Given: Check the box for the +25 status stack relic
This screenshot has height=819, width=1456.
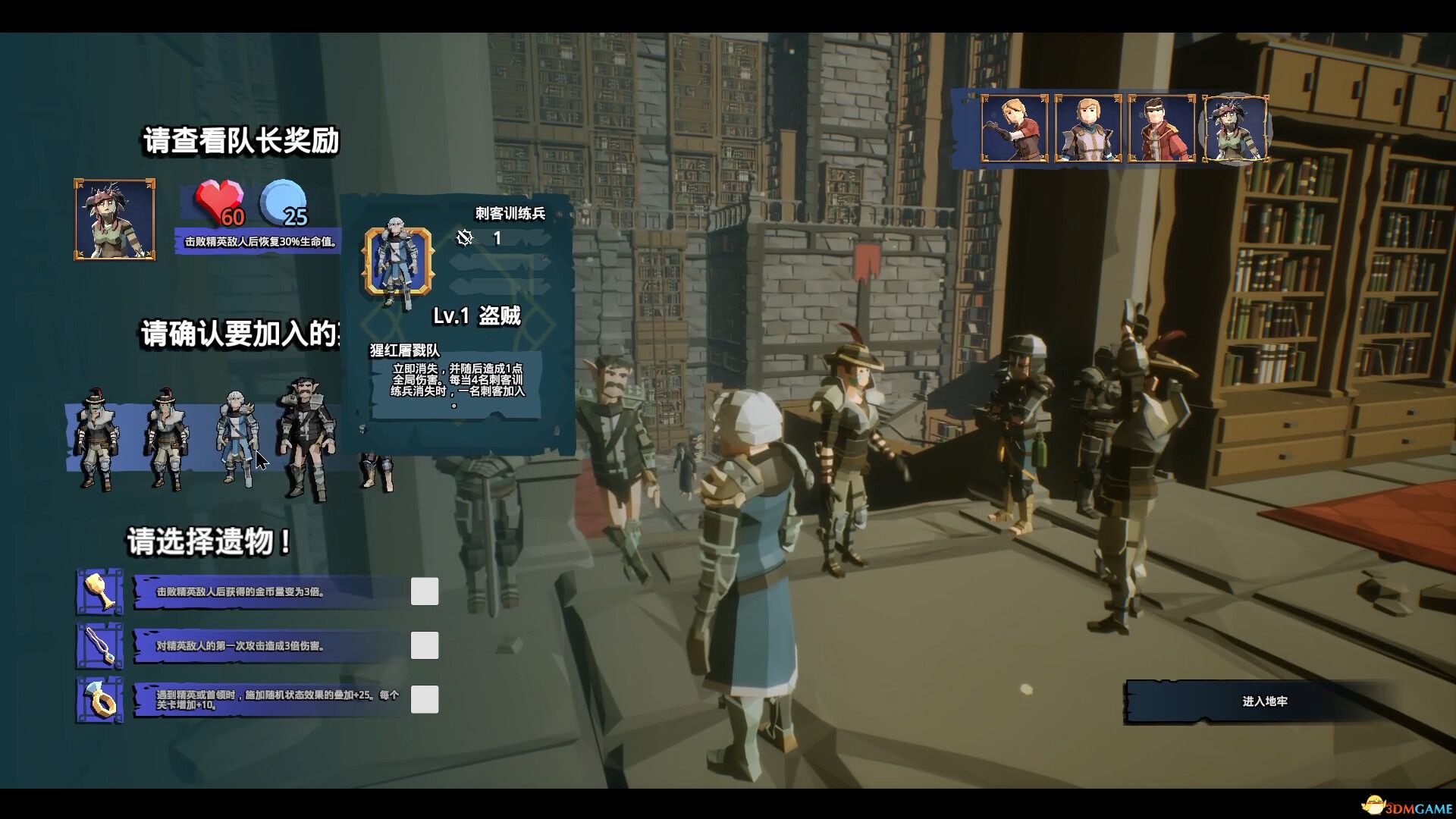Looking at the screenshot, I should 423,700.
